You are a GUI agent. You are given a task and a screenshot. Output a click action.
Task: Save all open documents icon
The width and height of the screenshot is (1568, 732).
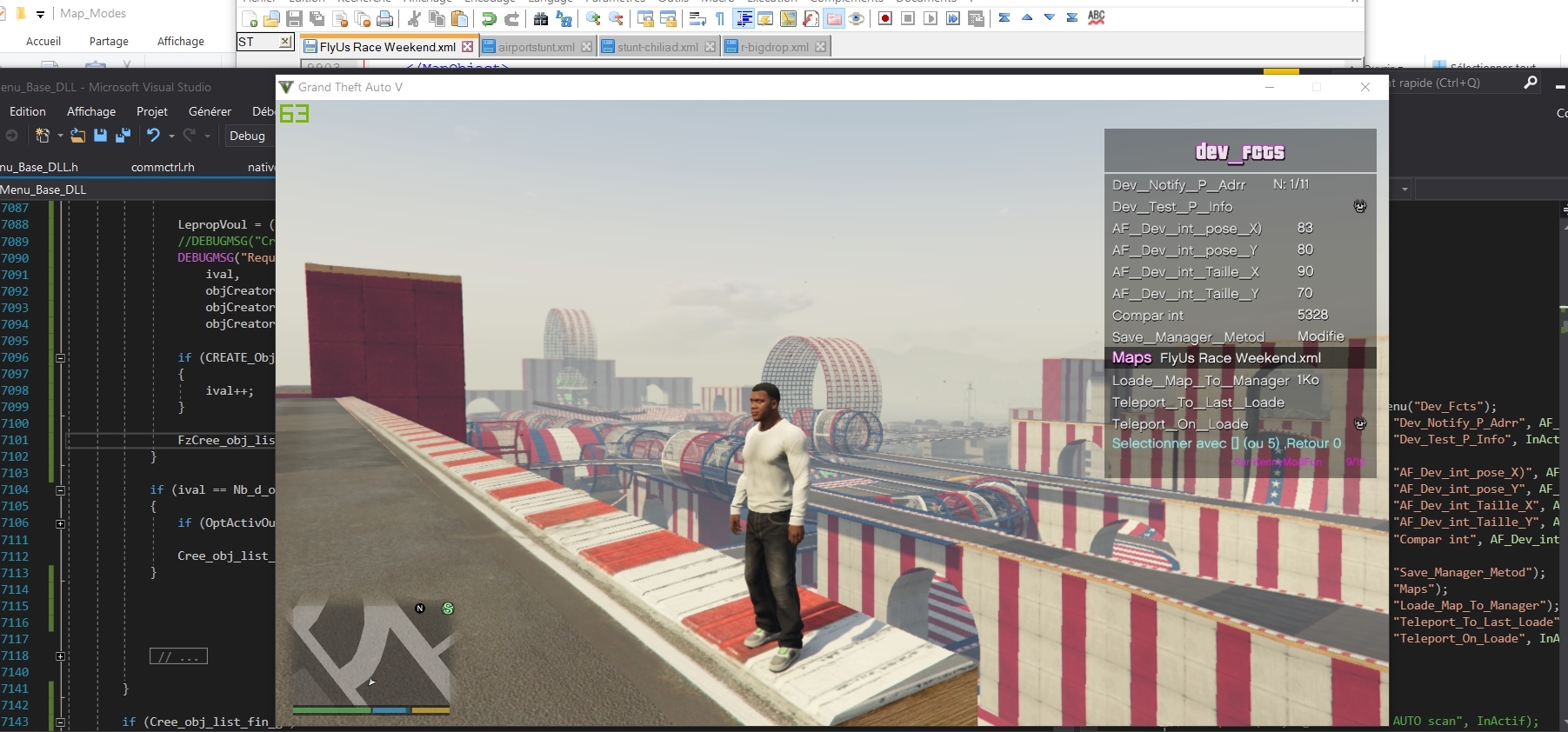(317, 18)
